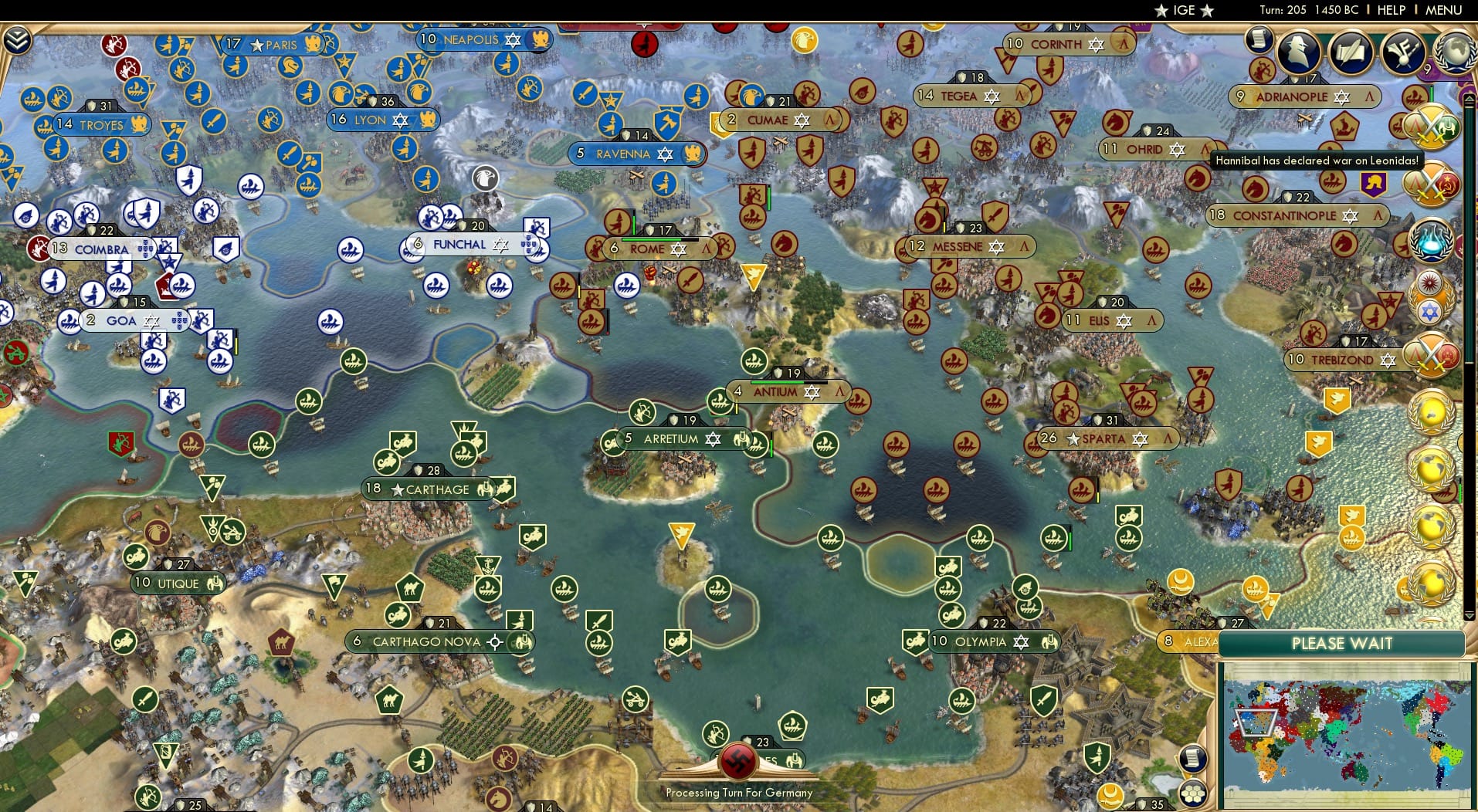Click the notification scrollbar's down arrow
The image size is (1478, 812).
click(x=1469, y=614)
